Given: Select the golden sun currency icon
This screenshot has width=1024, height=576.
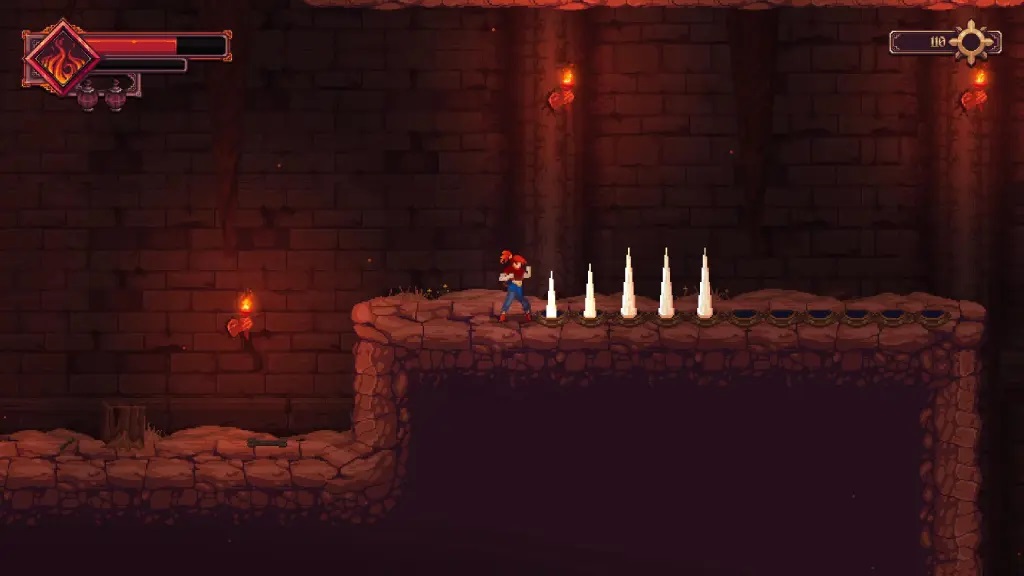Looking at the screenshot, I should (x=971, y=42).
